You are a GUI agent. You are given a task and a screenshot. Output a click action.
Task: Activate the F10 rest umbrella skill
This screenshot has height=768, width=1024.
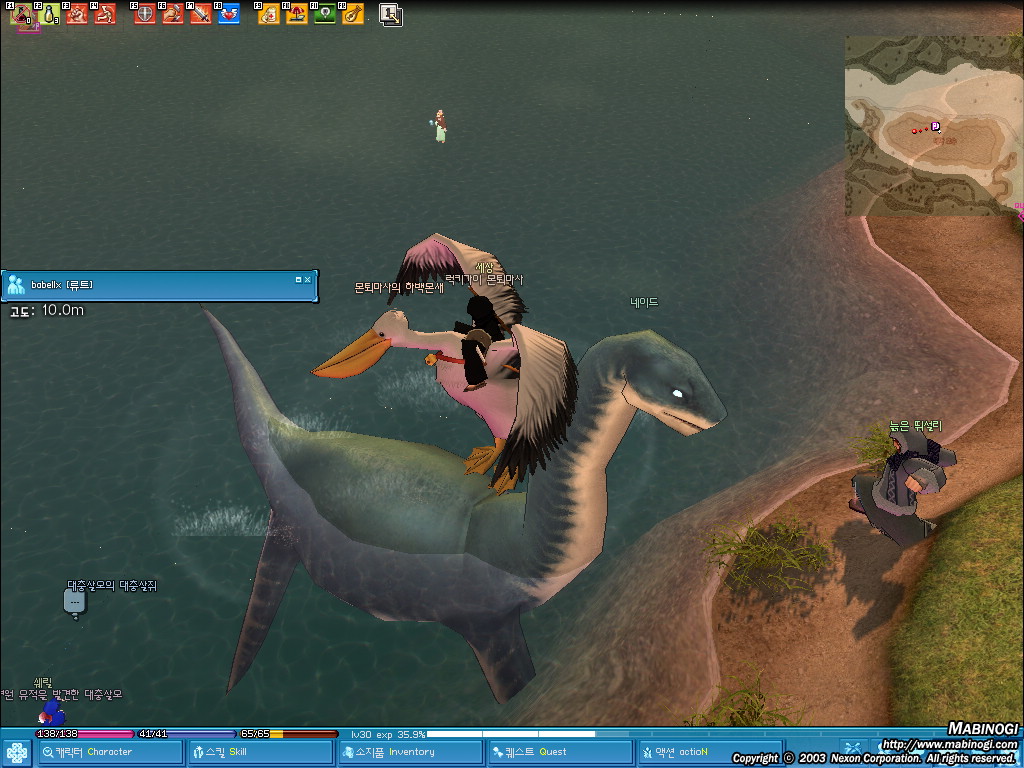coord(297,14)
